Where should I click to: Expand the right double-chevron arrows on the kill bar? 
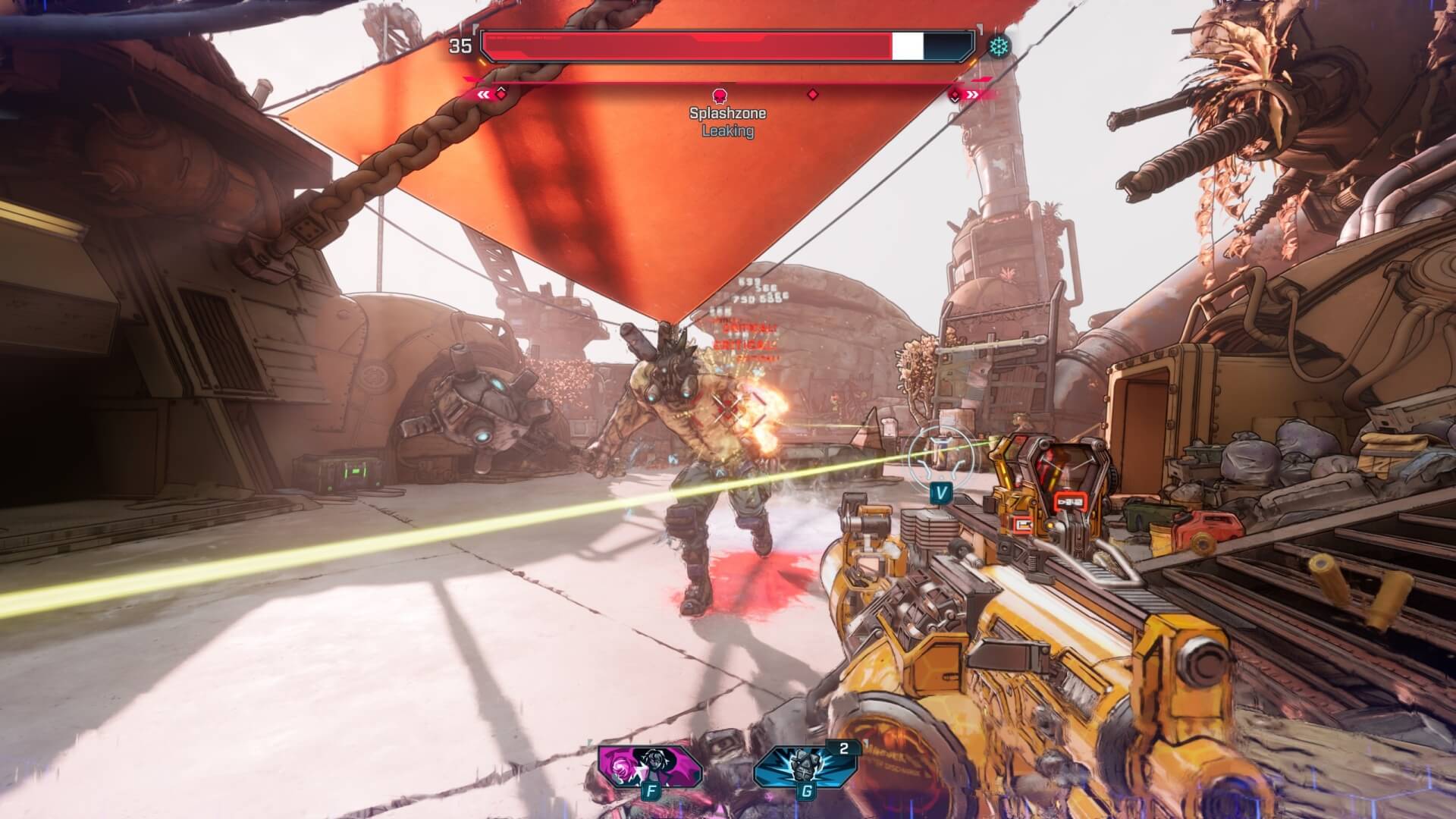(973, 95)
